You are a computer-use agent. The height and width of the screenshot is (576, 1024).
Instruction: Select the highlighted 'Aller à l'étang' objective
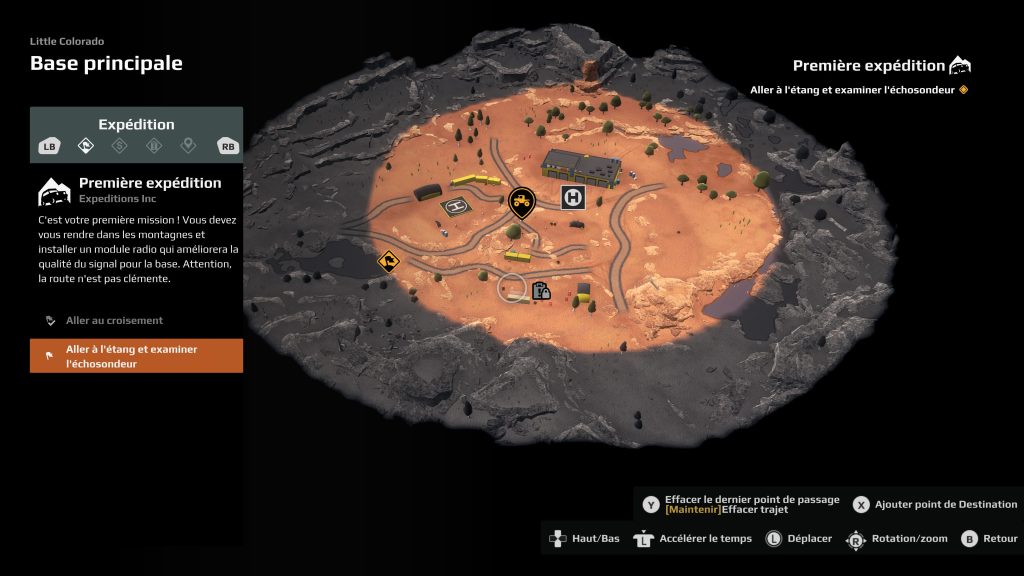coord(136,356)
